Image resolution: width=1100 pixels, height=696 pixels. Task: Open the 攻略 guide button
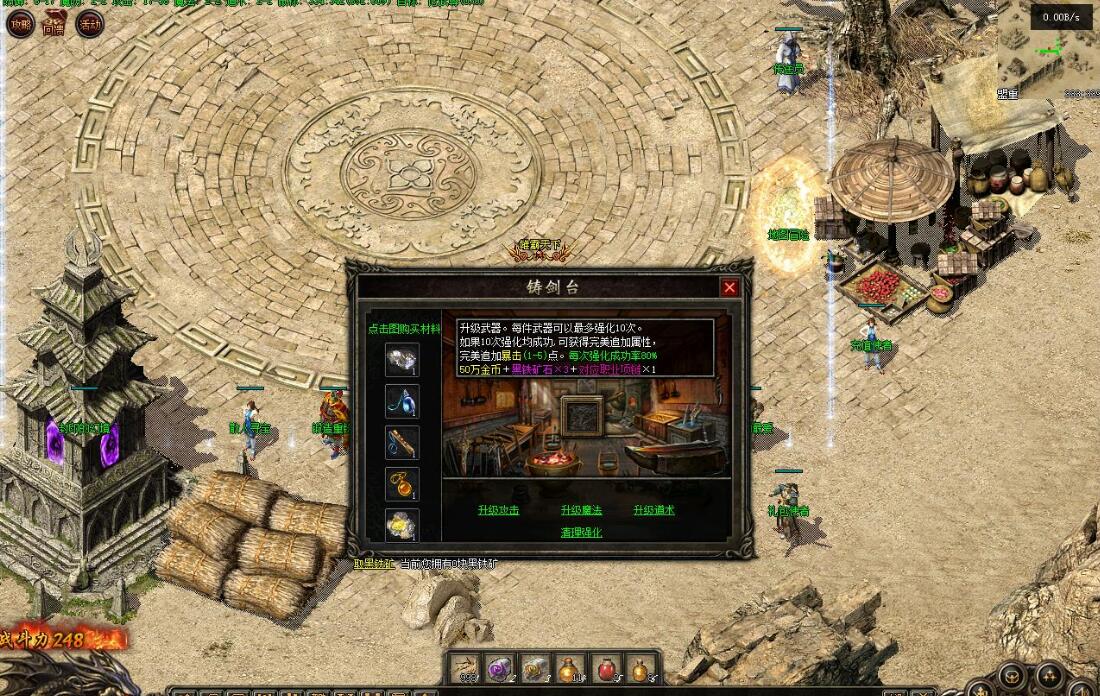click(x=20, y=24)
